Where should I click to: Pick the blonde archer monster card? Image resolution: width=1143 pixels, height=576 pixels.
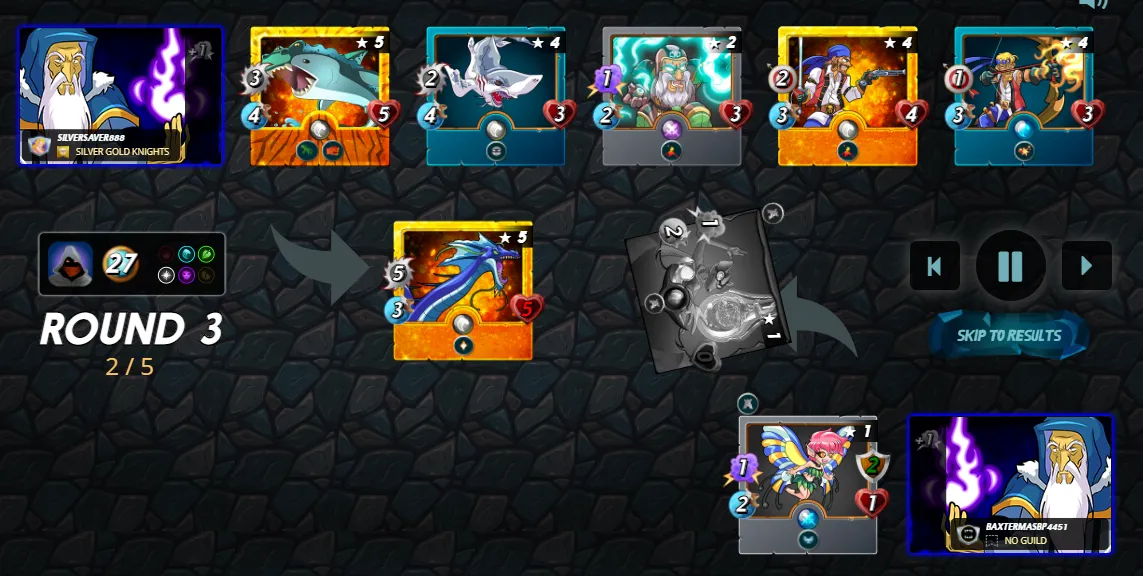1023,95
